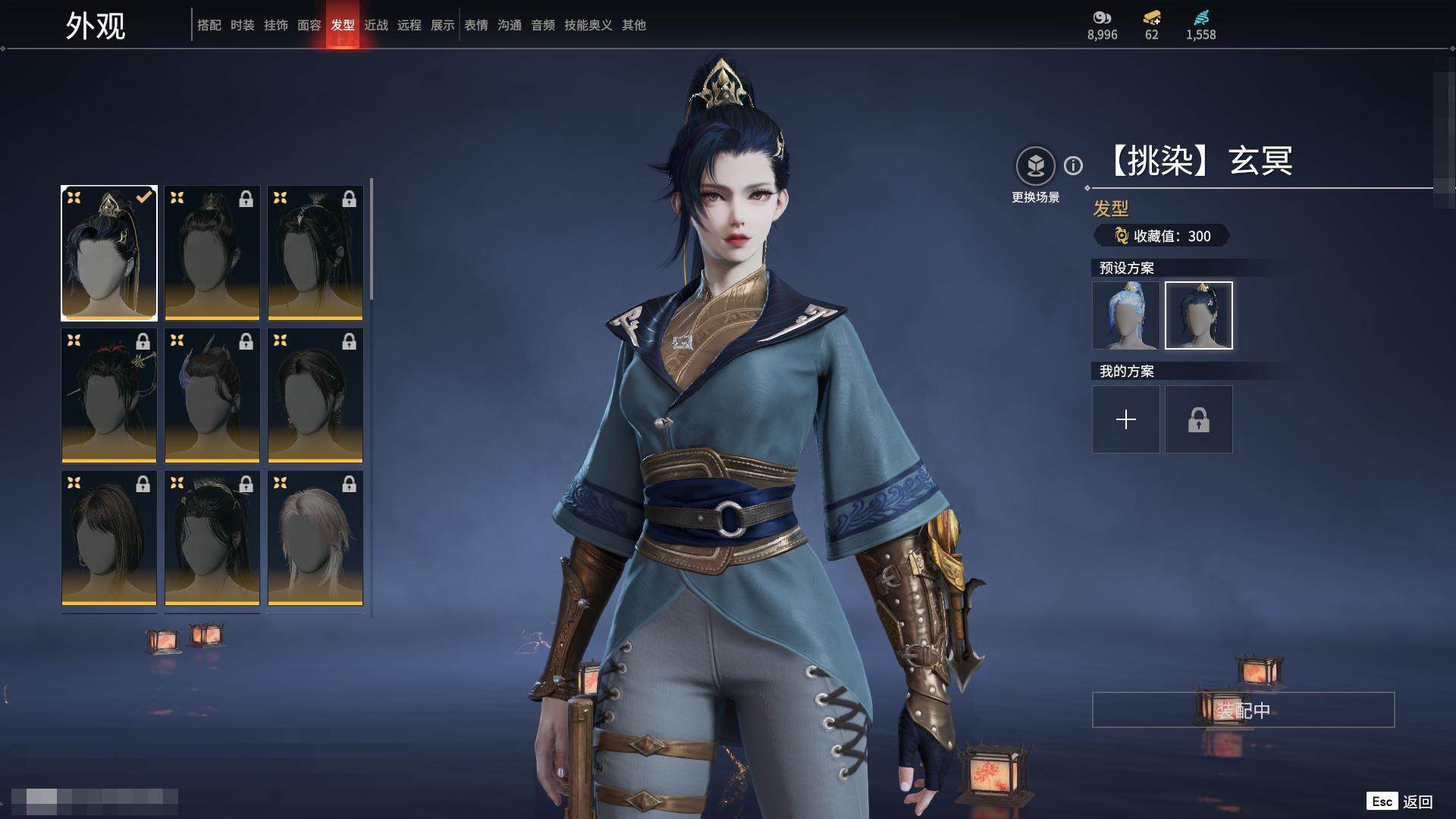Click the 装配中 equip button

(x=1243, y=710)
